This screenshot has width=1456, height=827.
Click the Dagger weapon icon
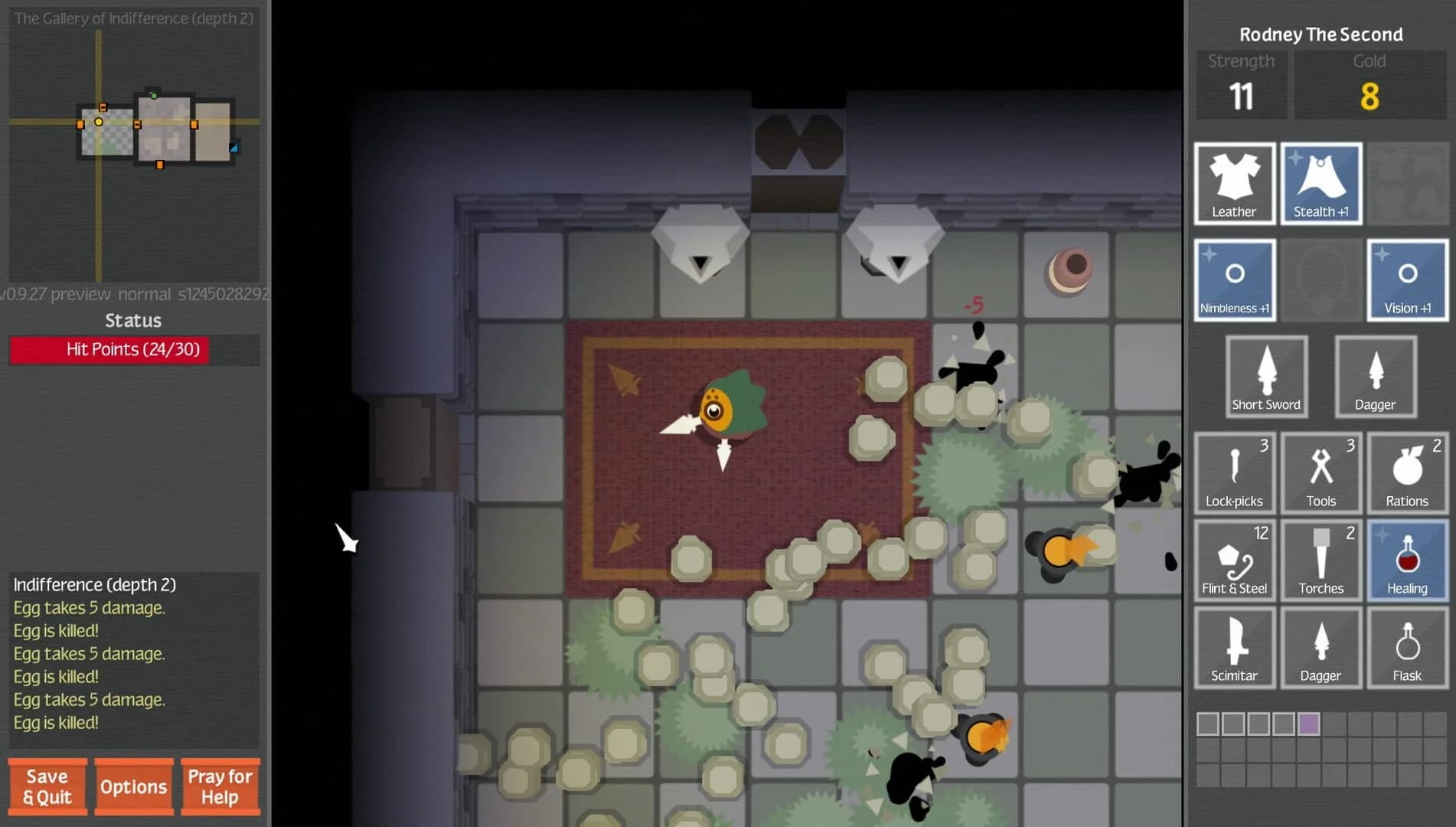coord(1376,377)
